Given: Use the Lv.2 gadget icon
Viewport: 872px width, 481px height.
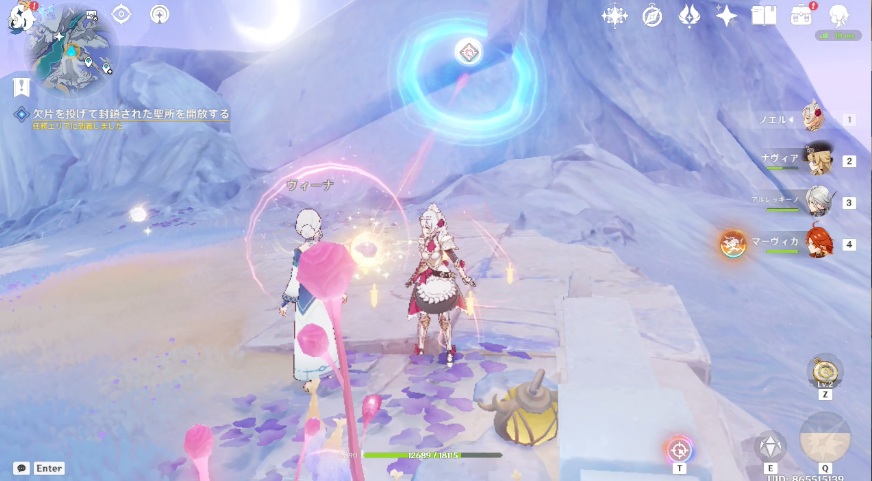Looking at the screenshot, I should (x=825, y=371).
